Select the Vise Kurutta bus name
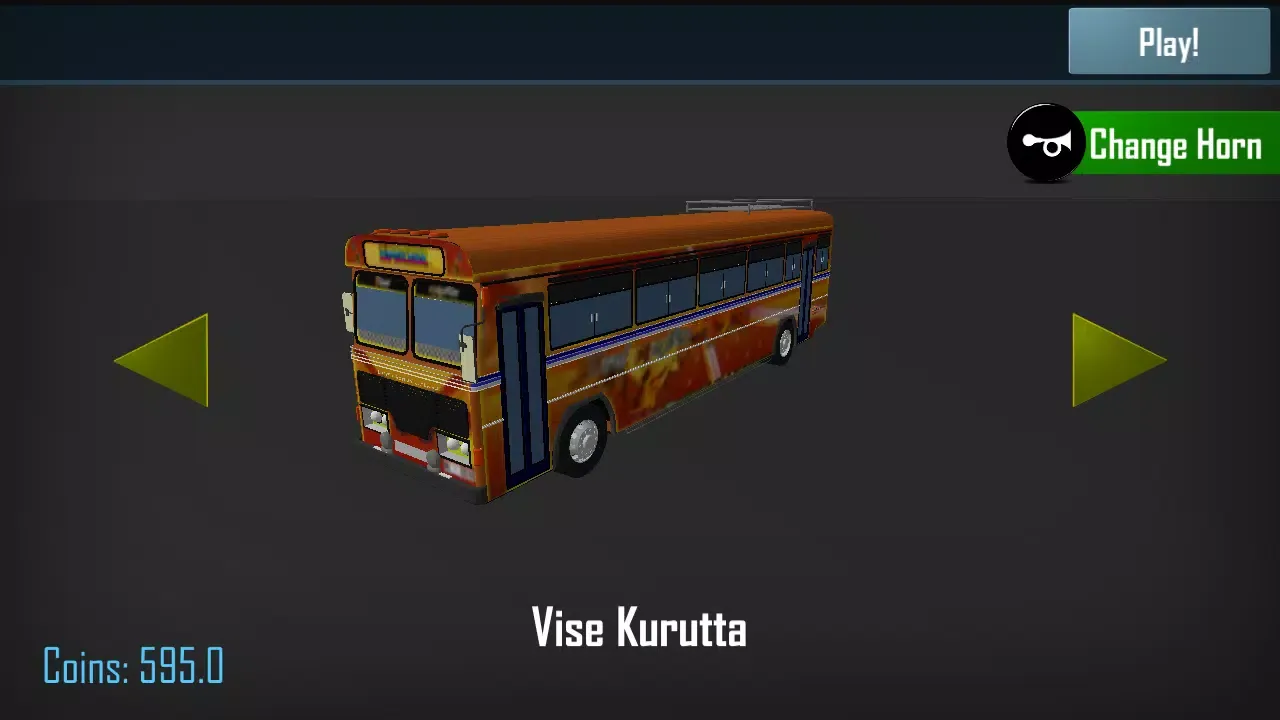 640,629
